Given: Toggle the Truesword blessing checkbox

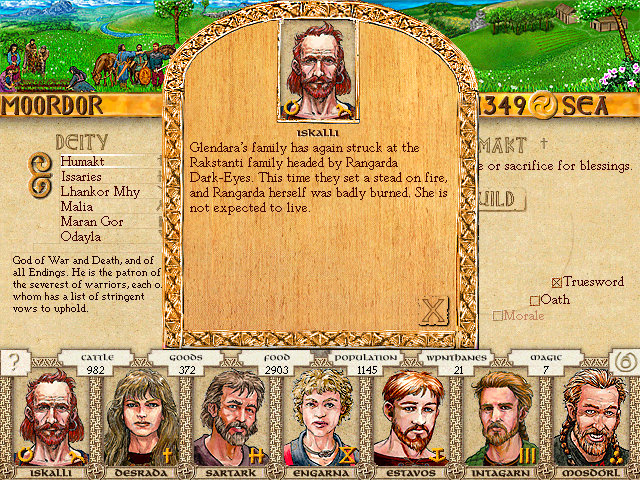Looking at the screenshot, I should (558, 283).
